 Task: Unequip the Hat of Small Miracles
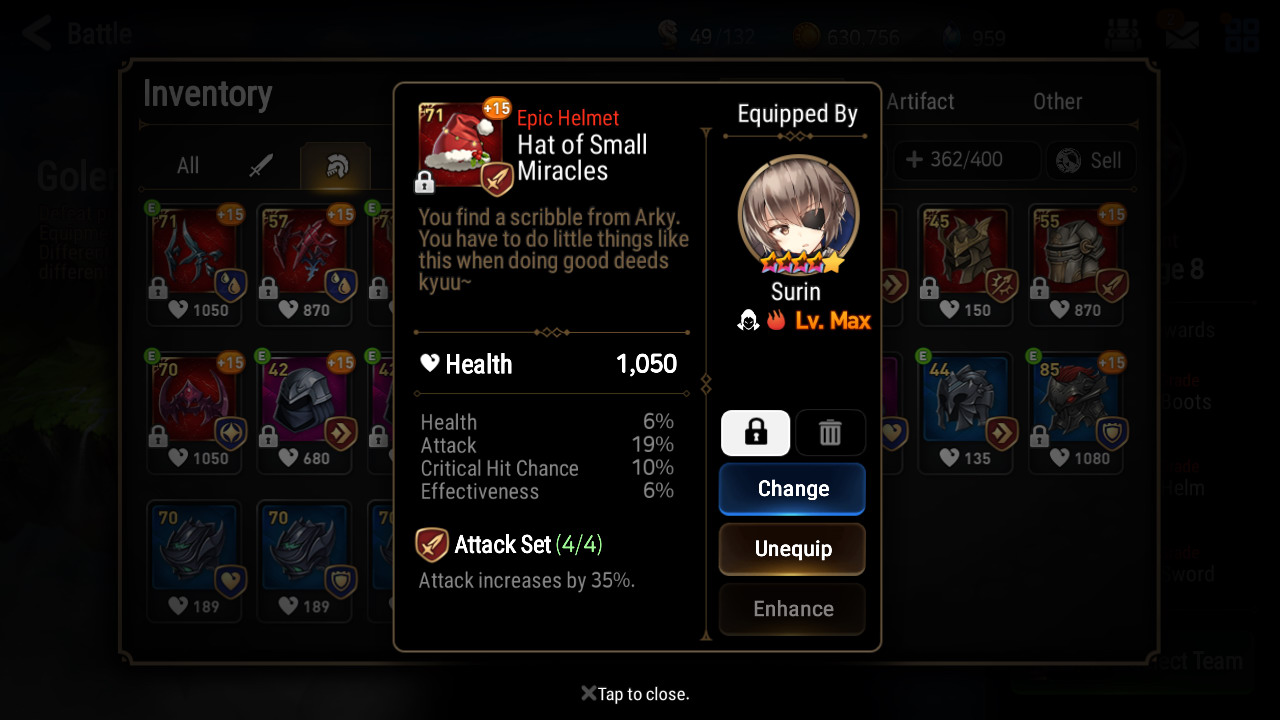(x=792, y=549)
